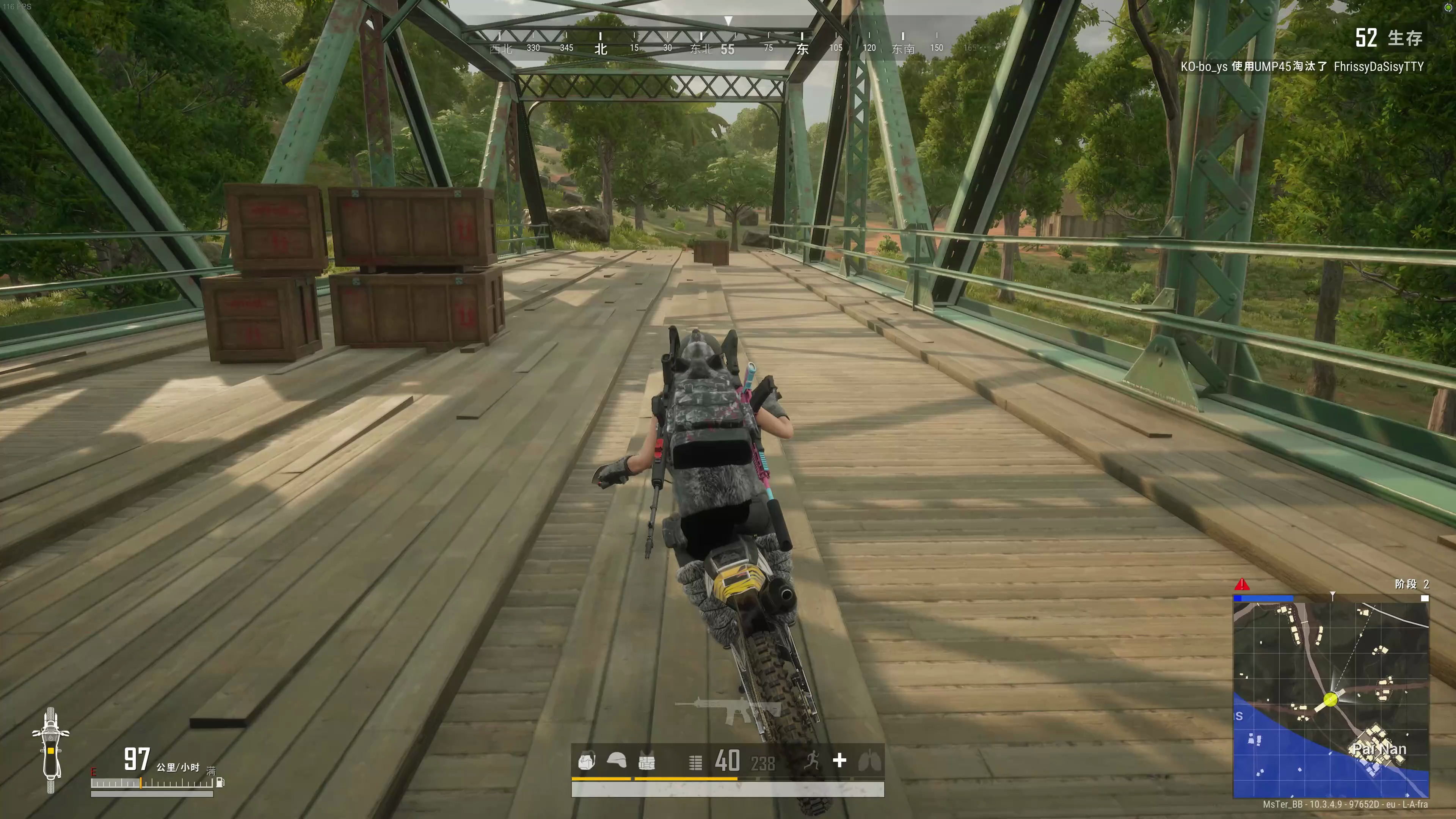Click the backpack icon in the HUD
Screen dimensions: 1456x819
[x=586, y=761]
